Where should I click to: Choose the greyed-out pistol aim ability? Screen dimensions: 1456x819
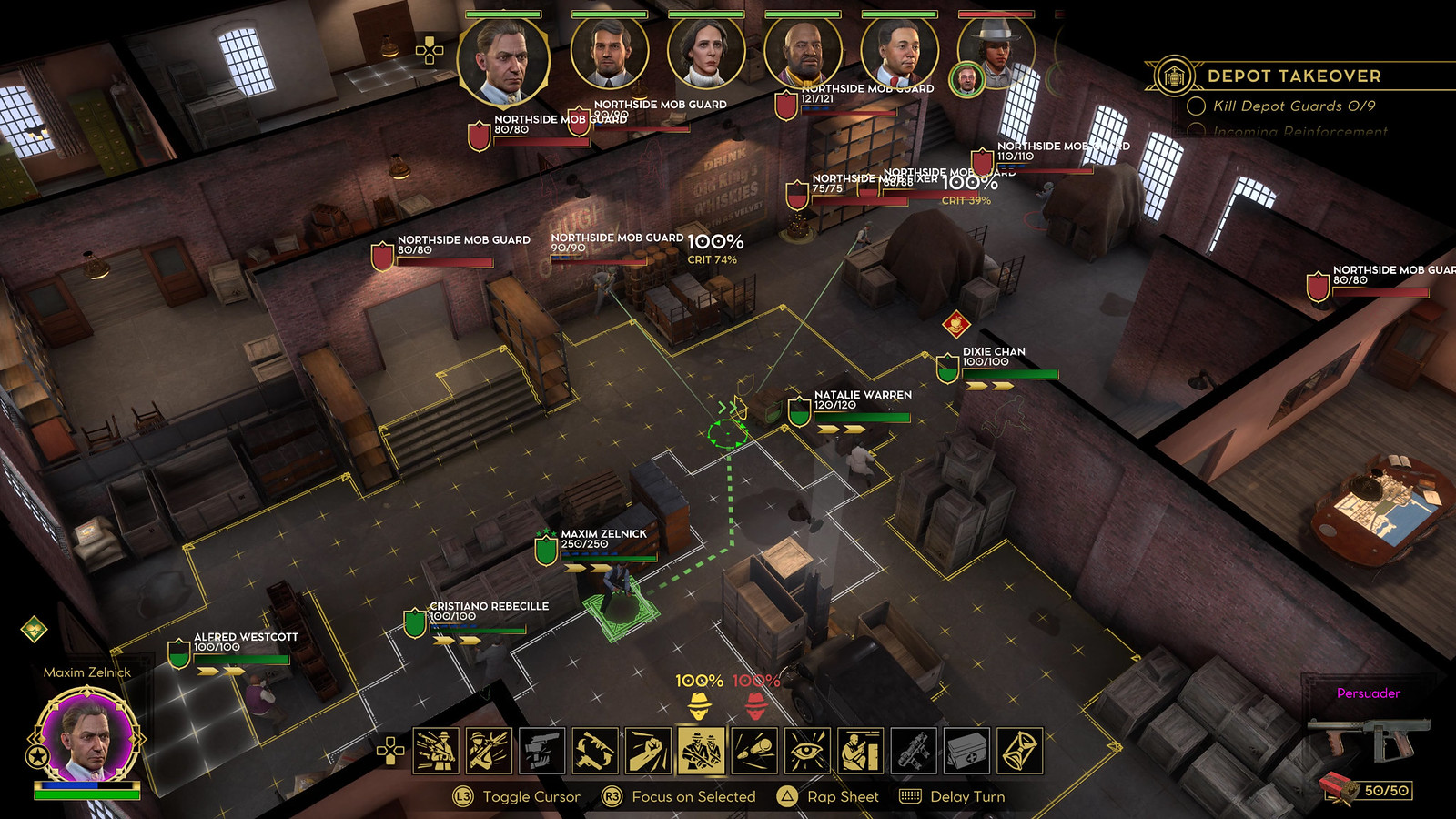(x=541, y=752)
